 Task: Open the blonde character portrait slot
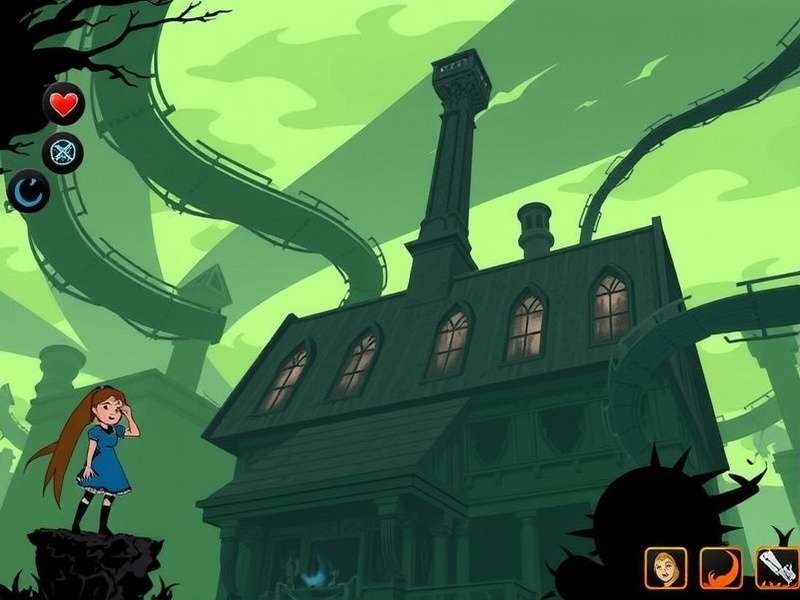(x=665, y=568)
